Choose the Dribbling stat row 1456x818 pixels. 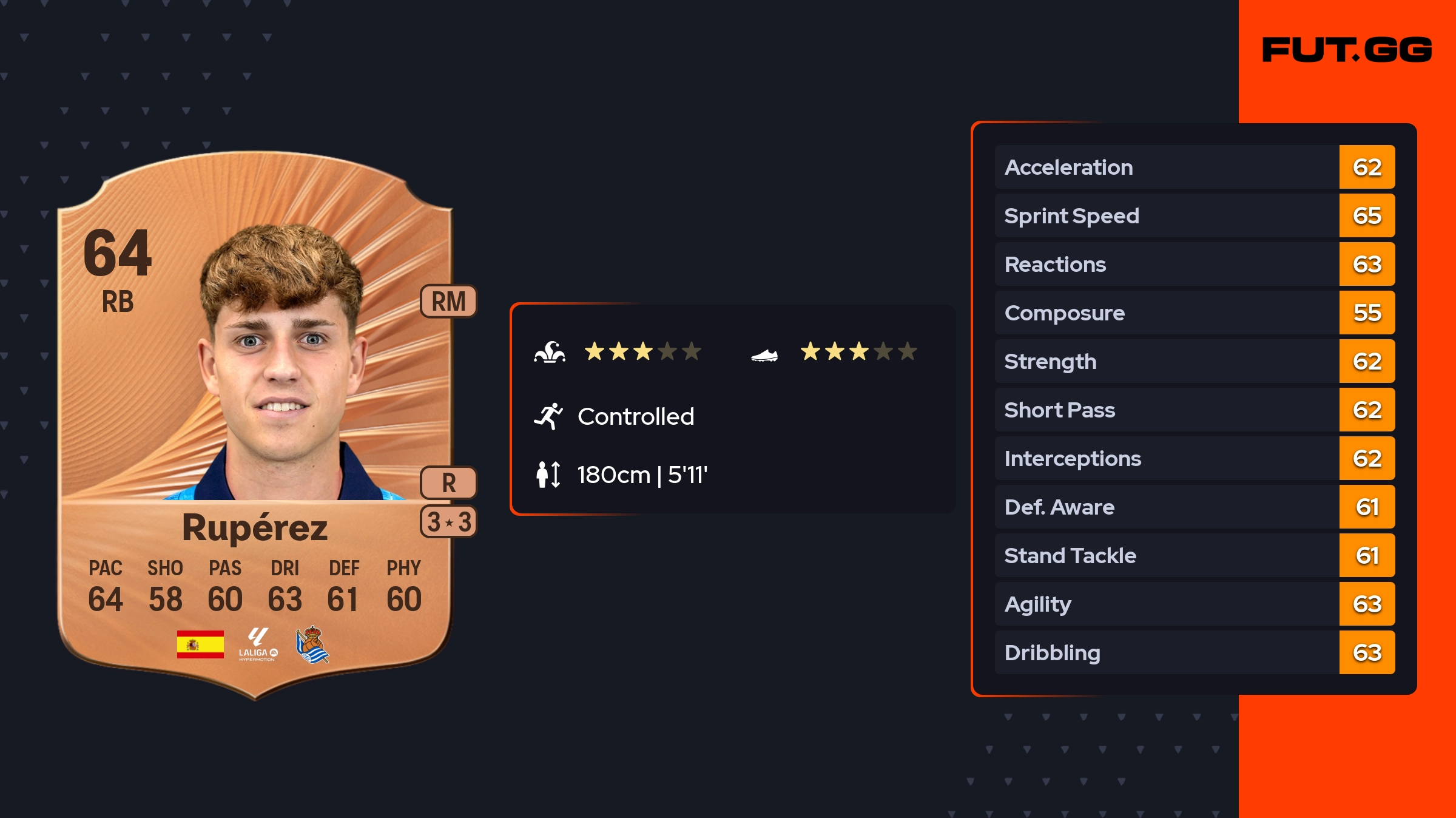pos(1194,652)
